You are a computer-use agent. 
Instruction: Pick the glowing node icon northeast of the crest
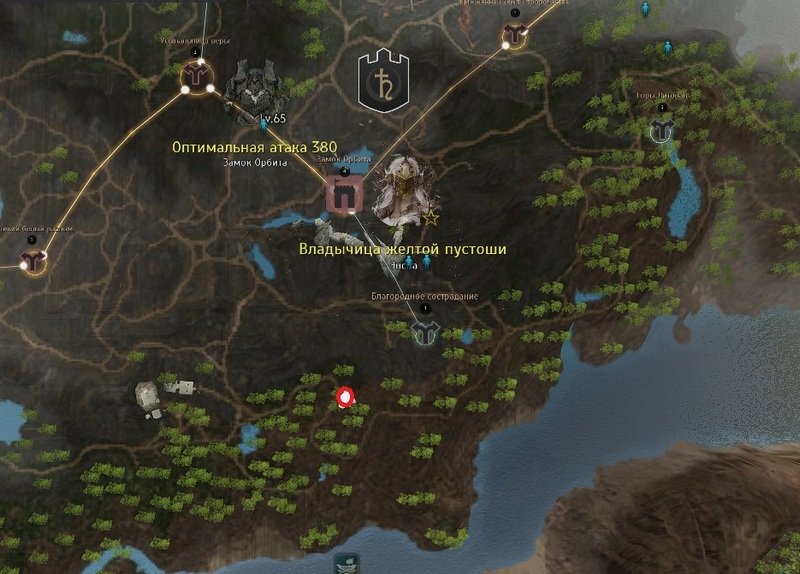514,35
